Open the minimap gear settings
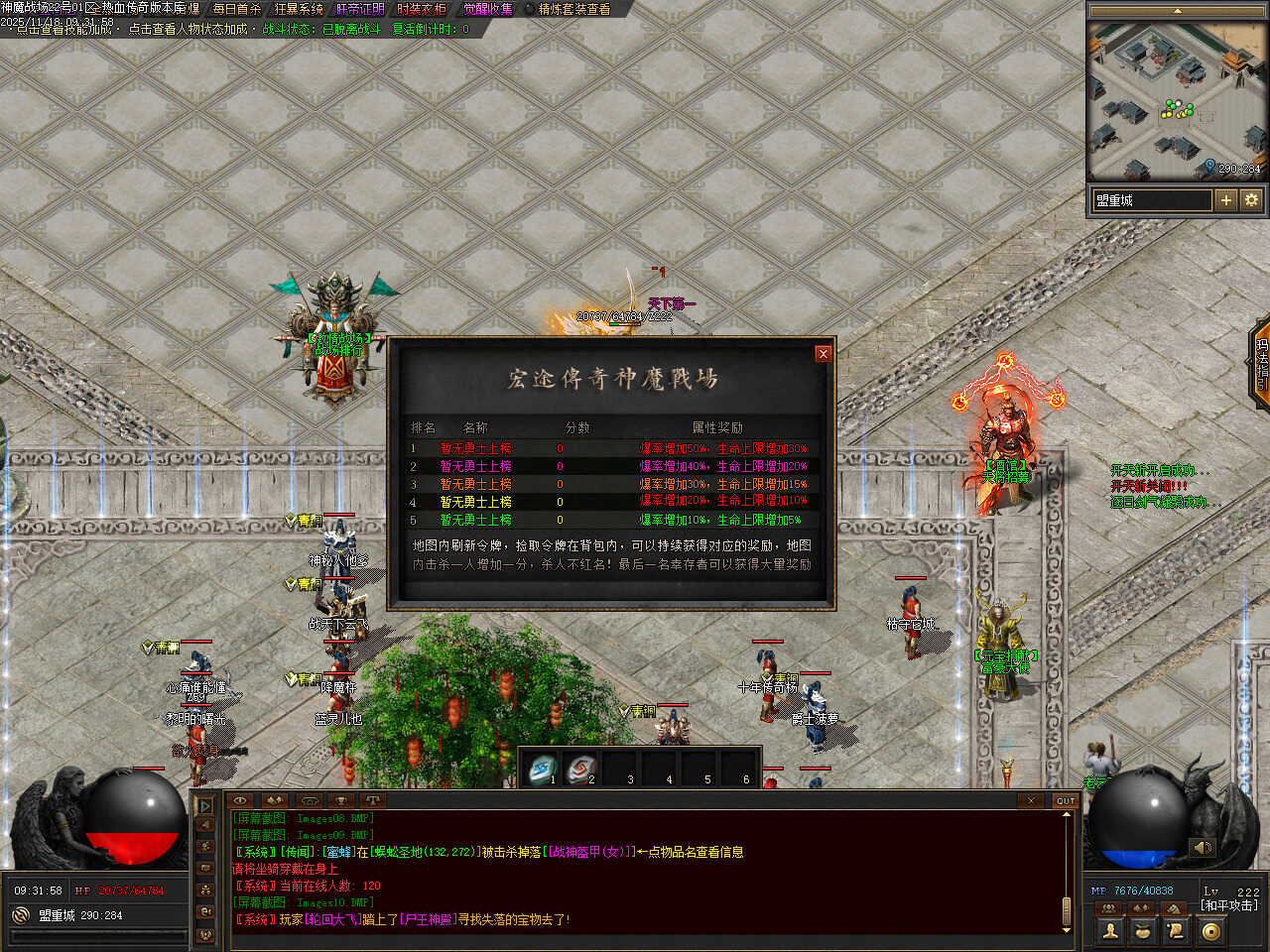 (1251, 200)
